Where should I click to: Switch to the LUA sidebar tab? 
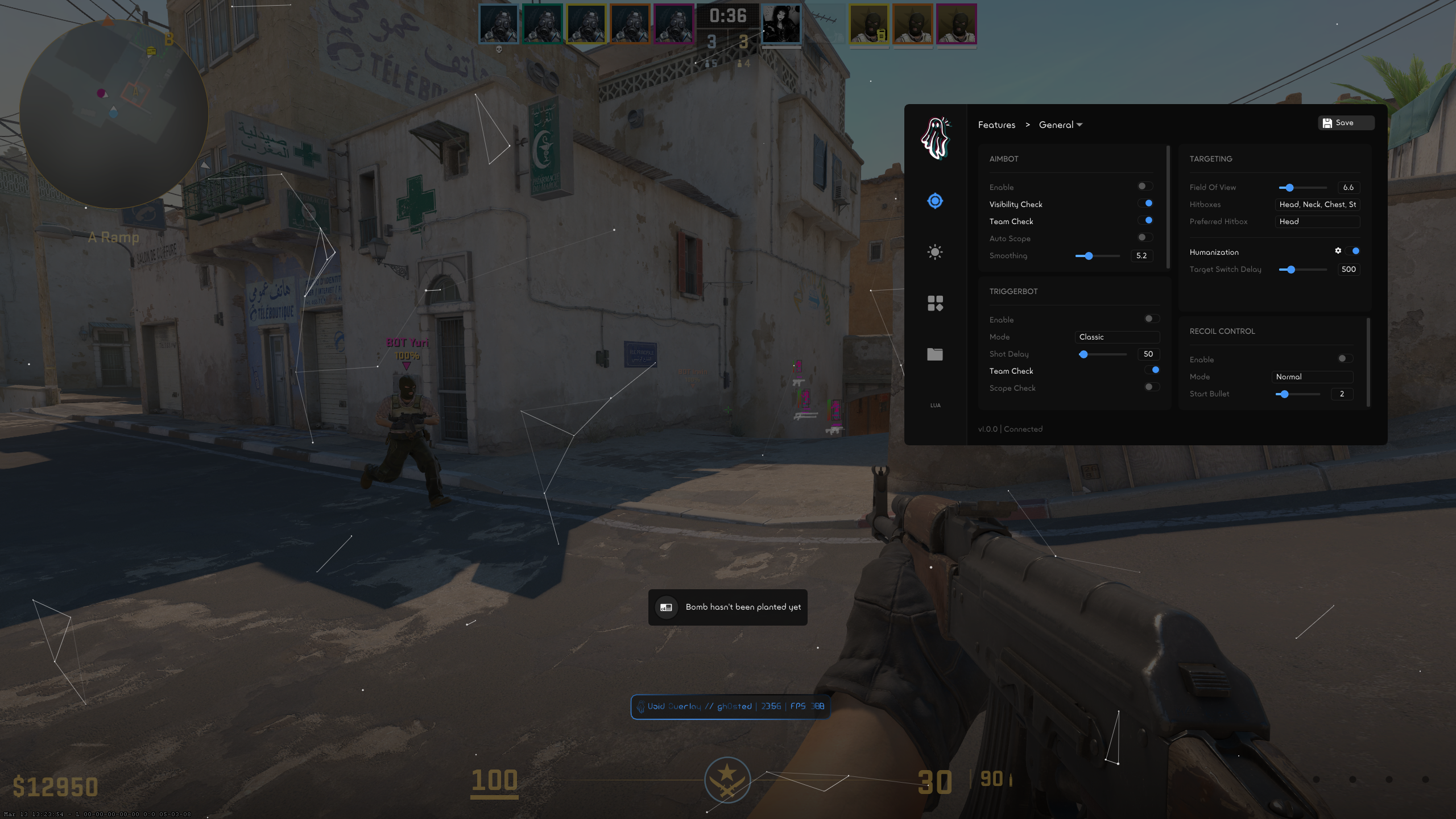(935, 406)
